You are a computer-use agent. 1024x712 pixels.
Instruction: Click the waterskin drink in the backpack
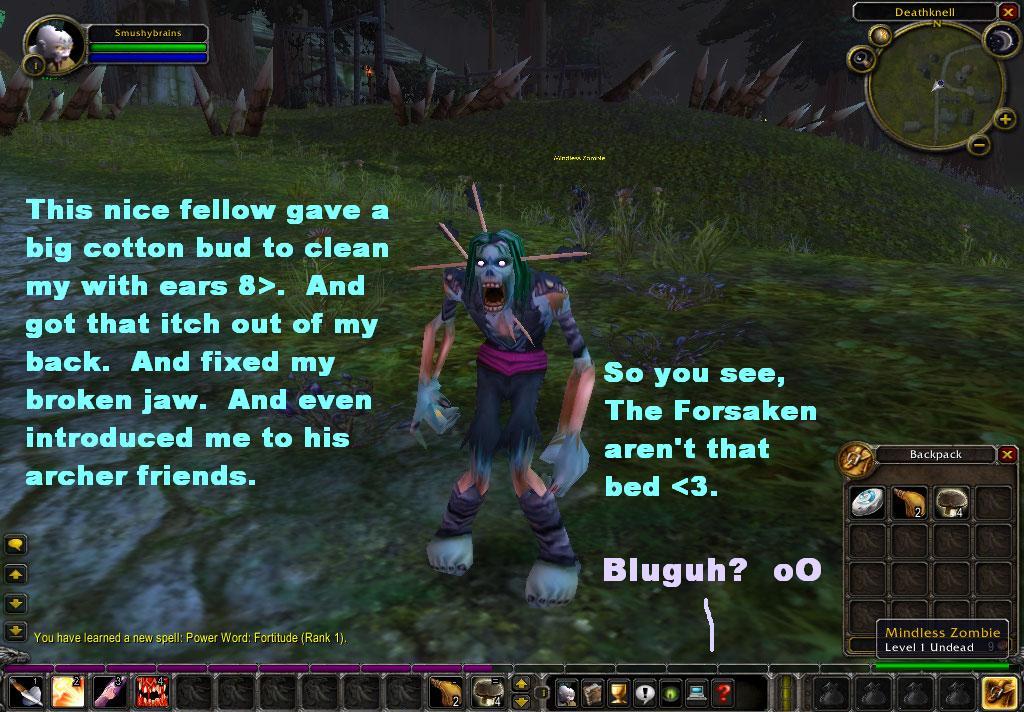[x=908, y=502]
